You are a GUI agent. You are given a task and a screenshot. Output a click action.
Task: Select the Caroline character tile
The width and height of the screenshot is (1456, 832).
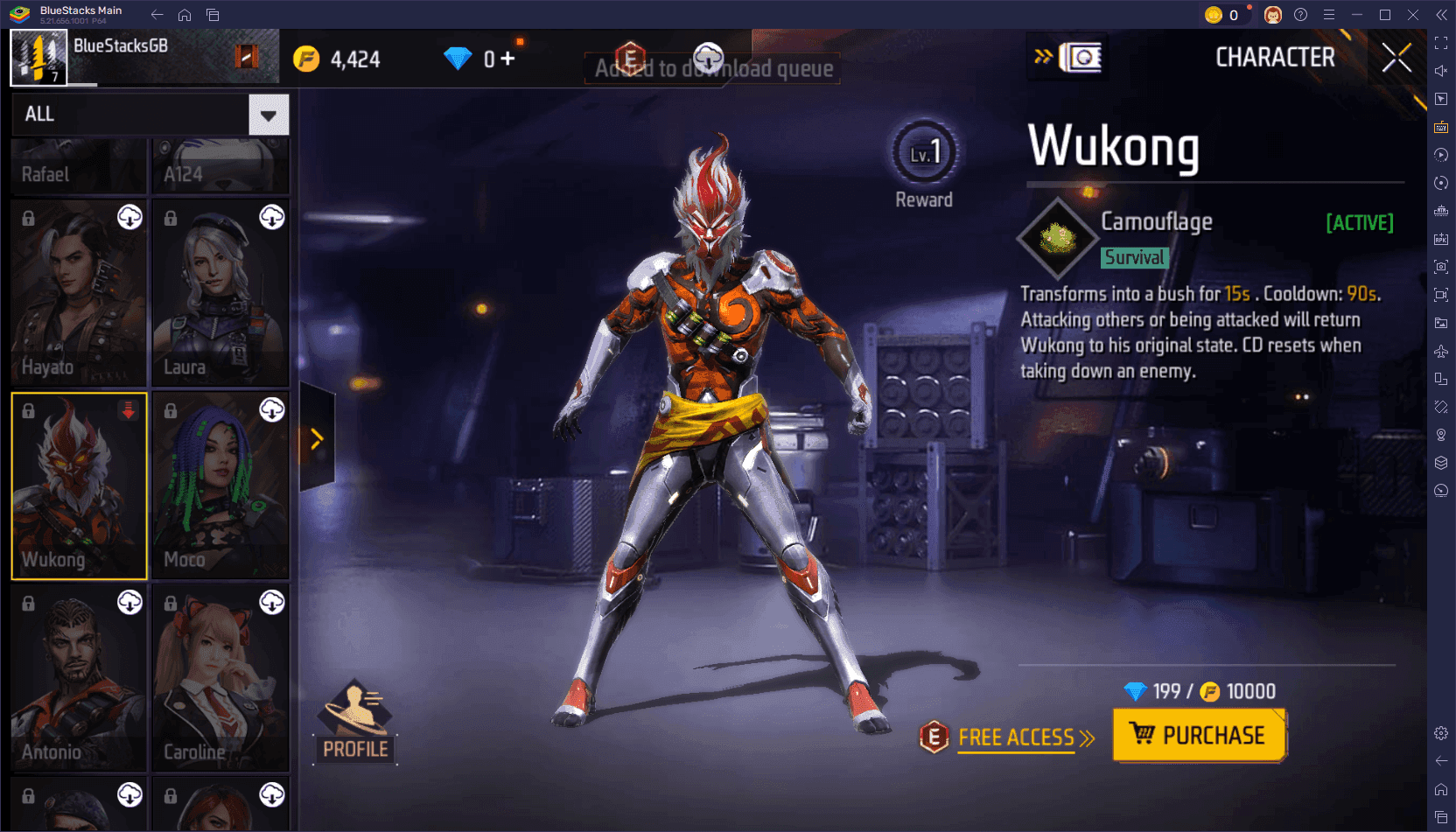click(x=220, y=677)
